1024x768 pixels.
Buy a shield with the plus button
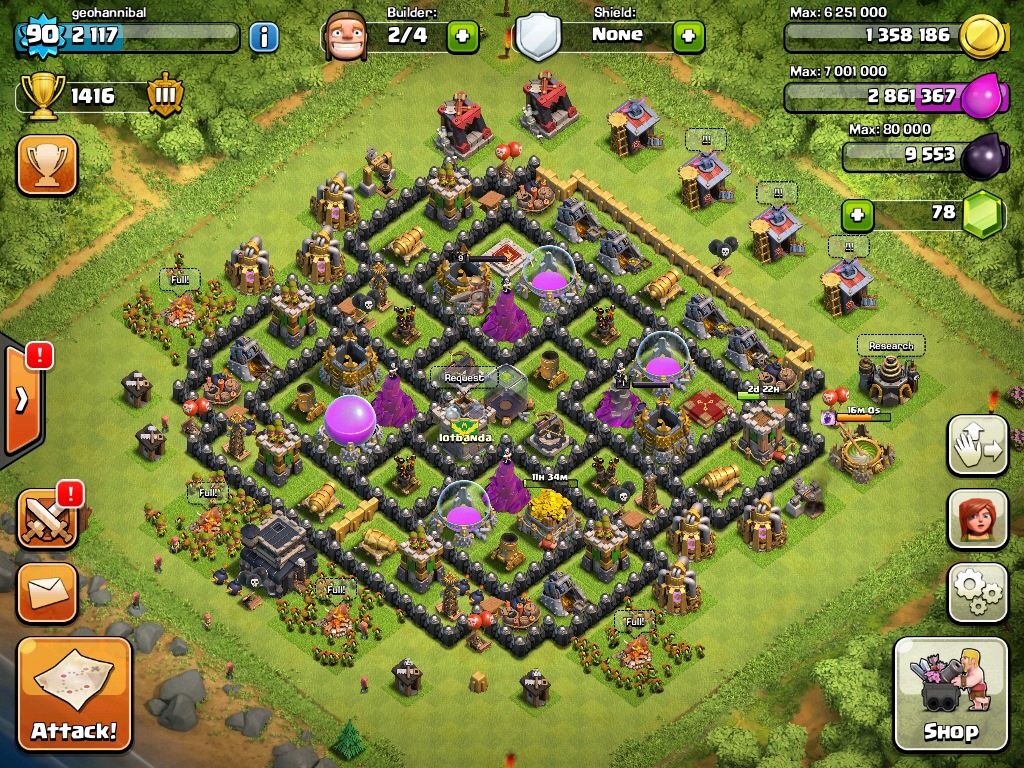tap(688, 37)
